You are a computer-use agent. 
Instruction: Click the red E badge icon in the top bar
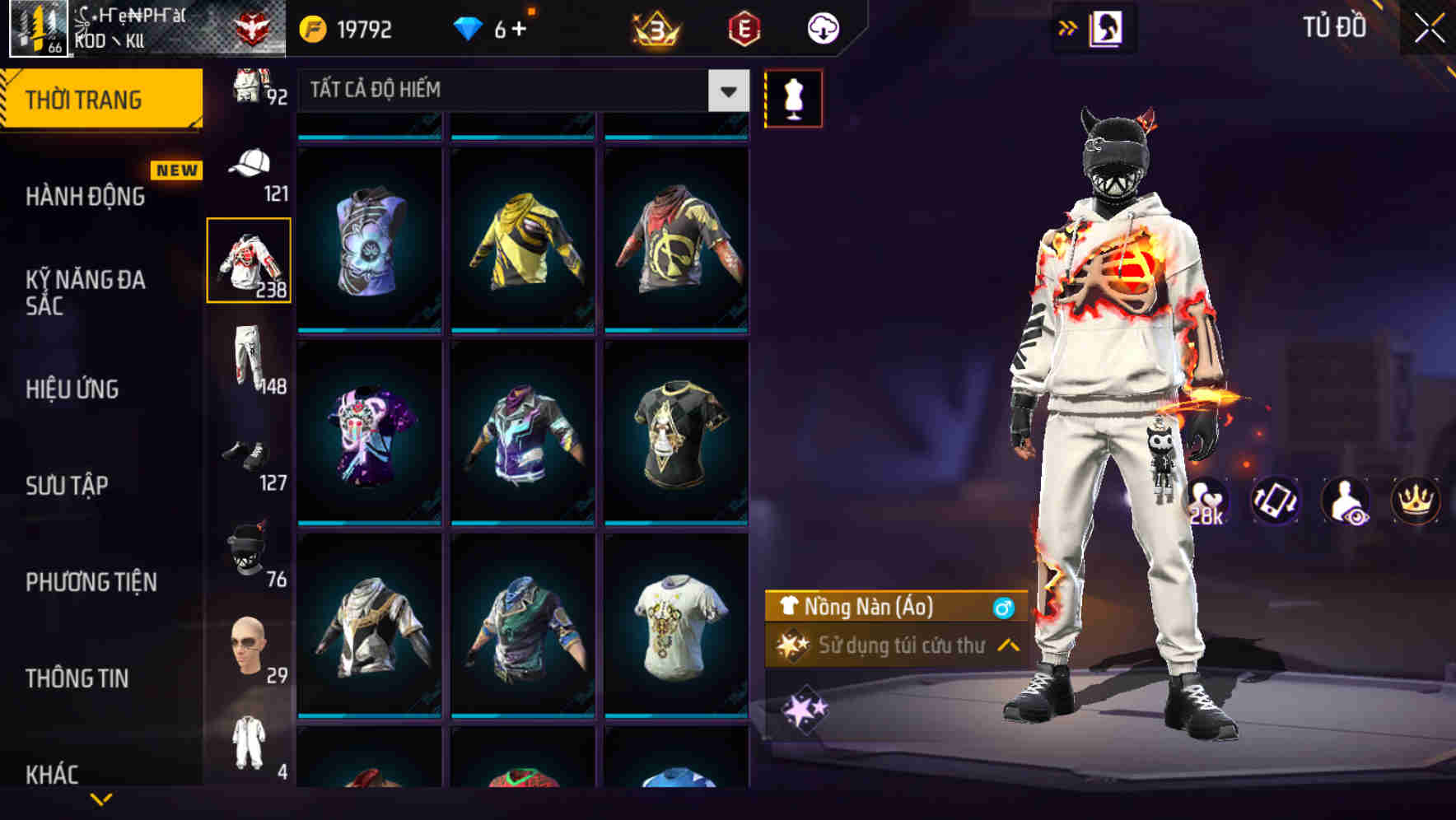[744, 27]
